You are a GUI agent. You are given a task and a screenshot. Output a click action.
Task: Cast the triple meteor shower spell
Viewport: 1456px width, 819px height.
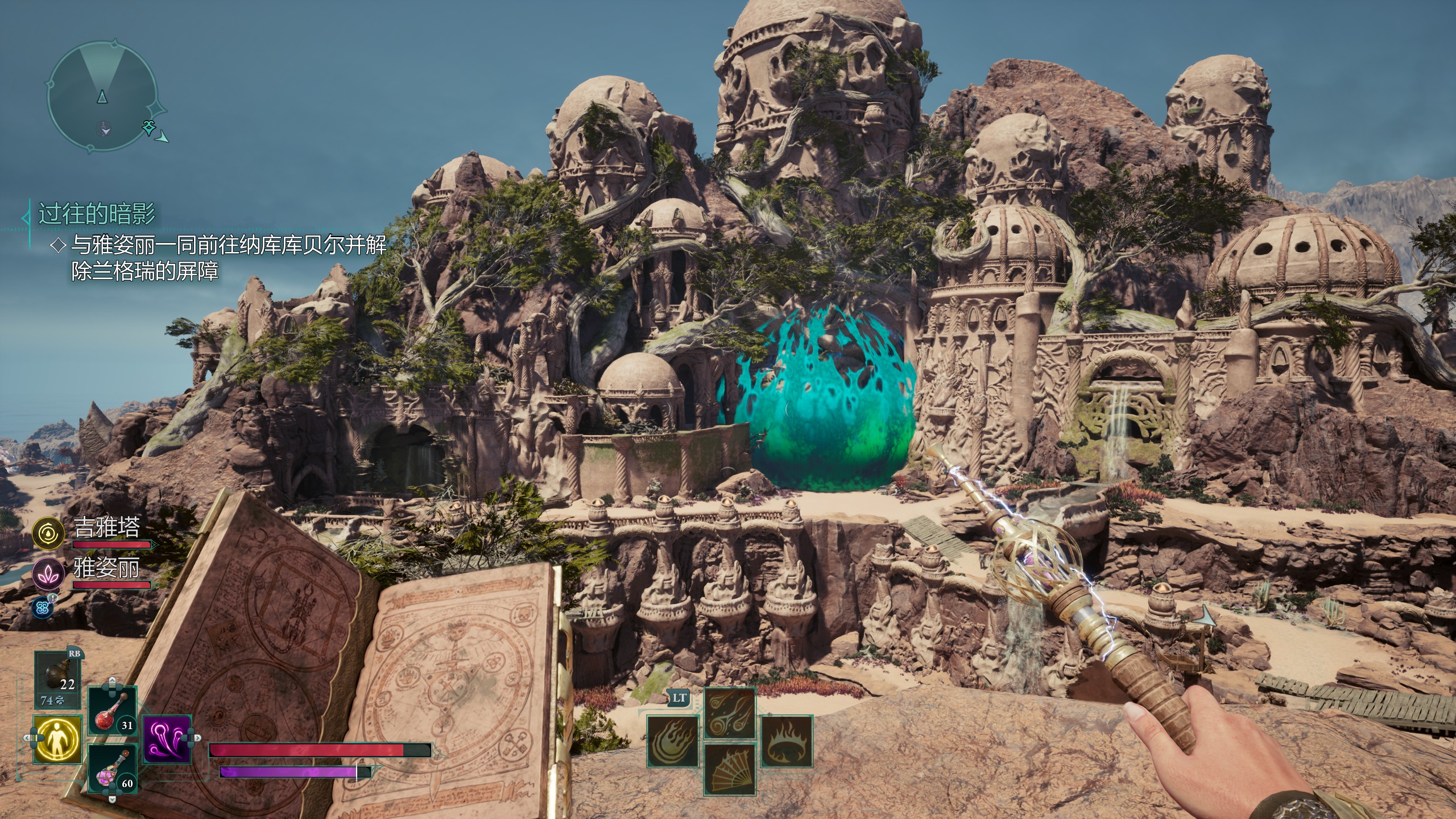(730, 713)
